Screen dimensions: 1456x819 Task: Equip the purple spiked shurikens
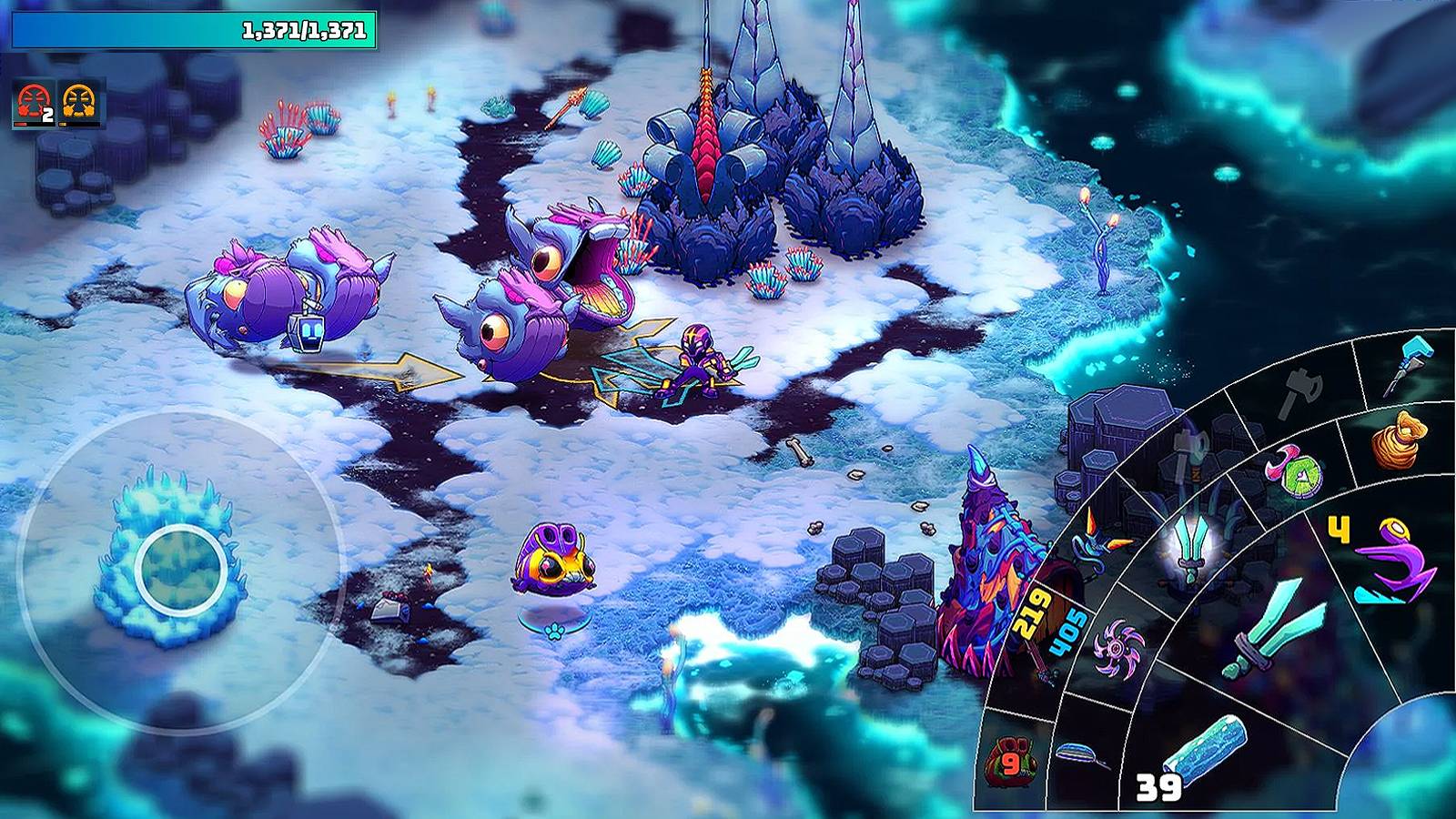(x=1116, y=650)
